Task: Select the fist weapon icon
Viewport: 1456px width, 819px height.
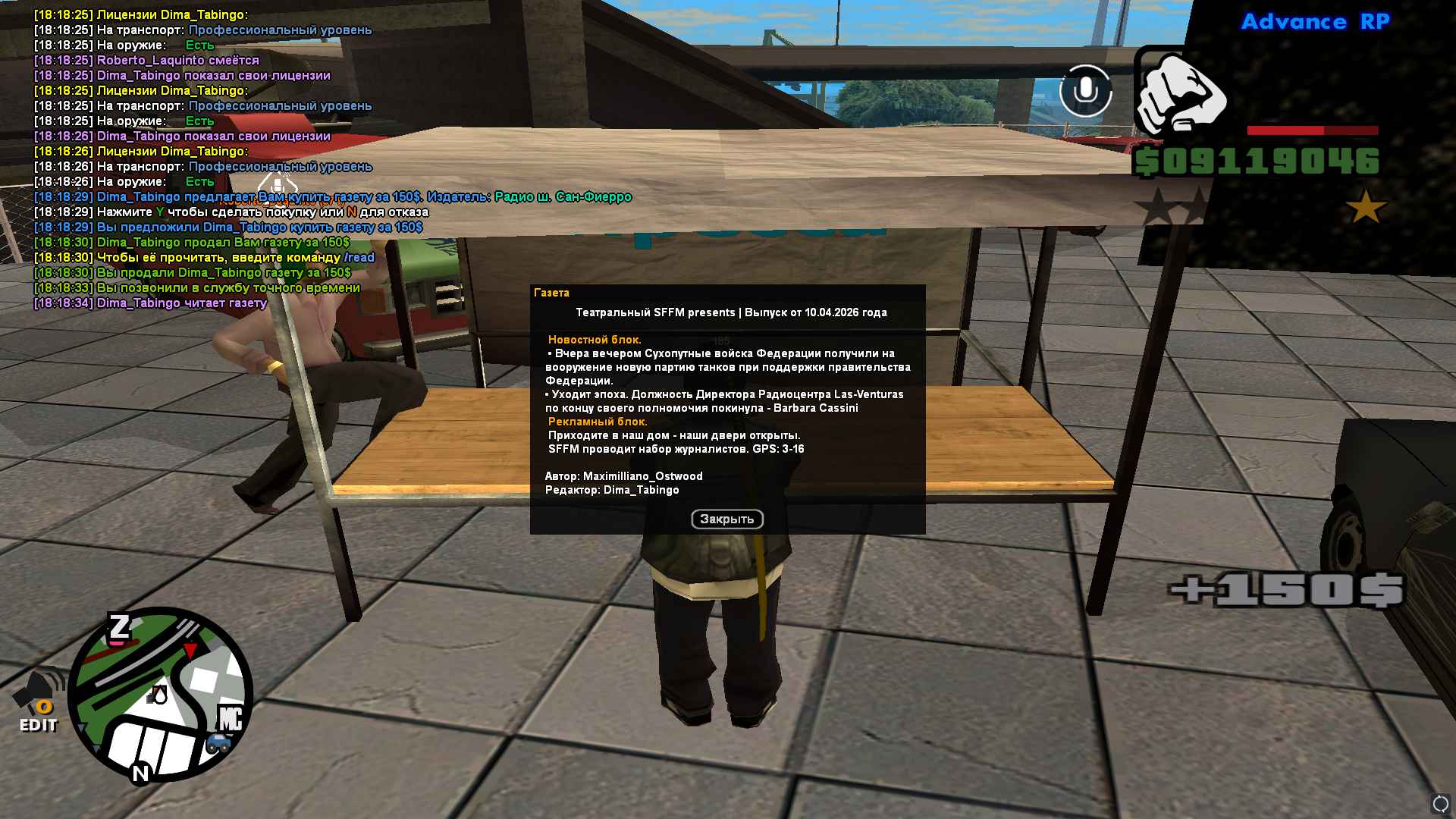Action: tap(1181, 94)
